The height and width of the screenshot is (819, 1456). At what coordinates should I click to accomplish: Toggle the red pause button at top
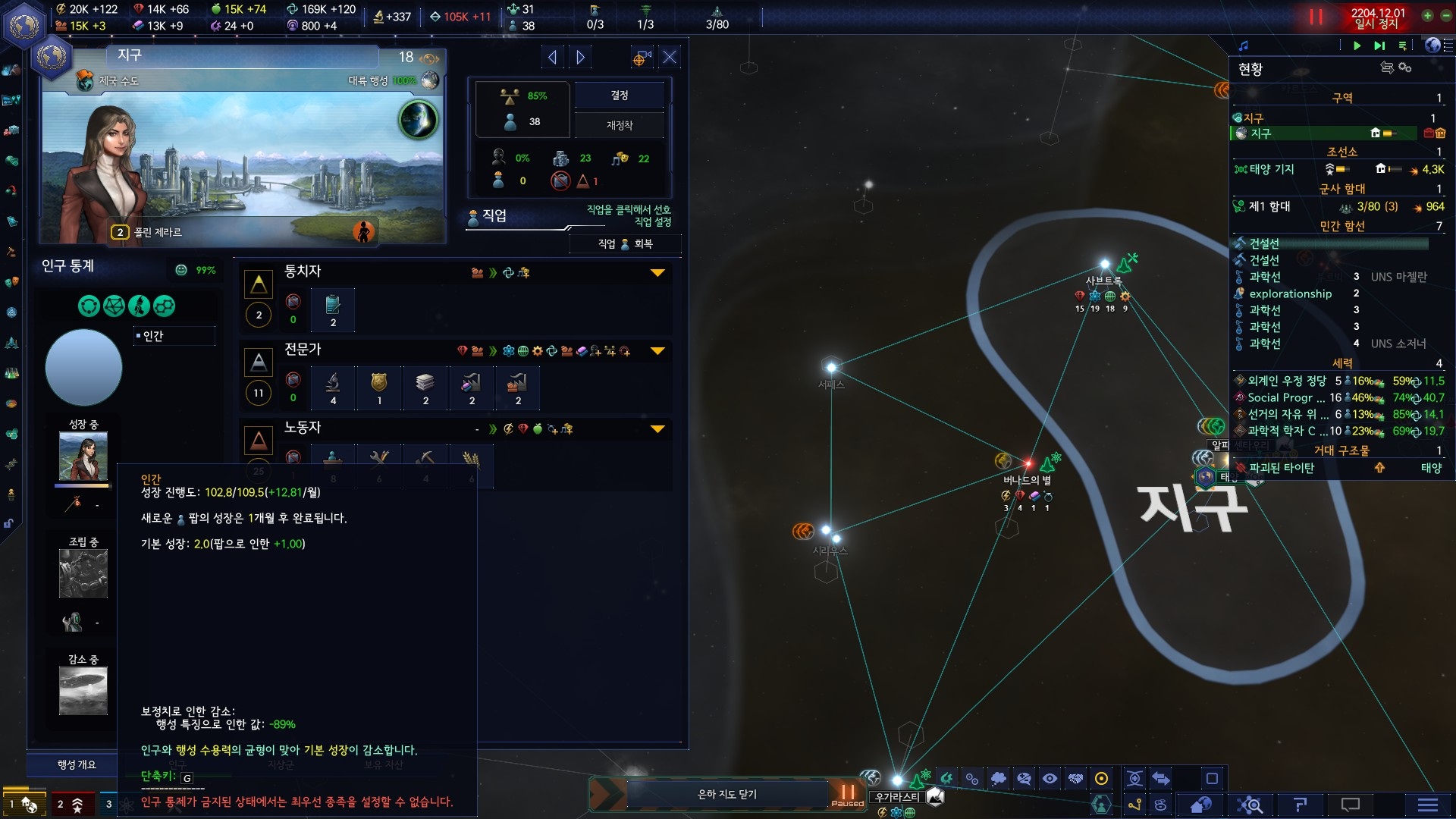click(1316, 17)
